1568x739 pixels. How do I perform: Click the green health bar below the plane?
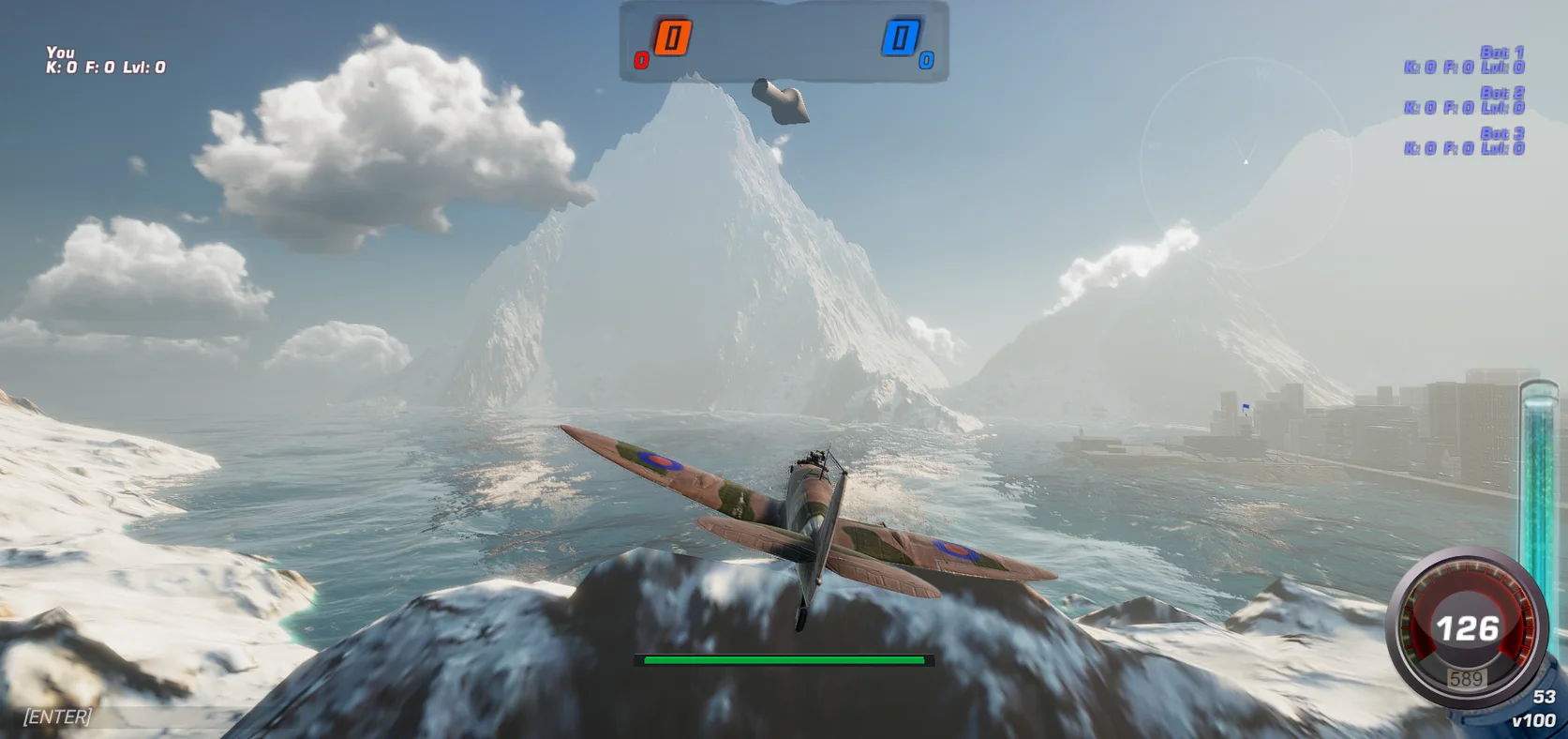[784, 661]
